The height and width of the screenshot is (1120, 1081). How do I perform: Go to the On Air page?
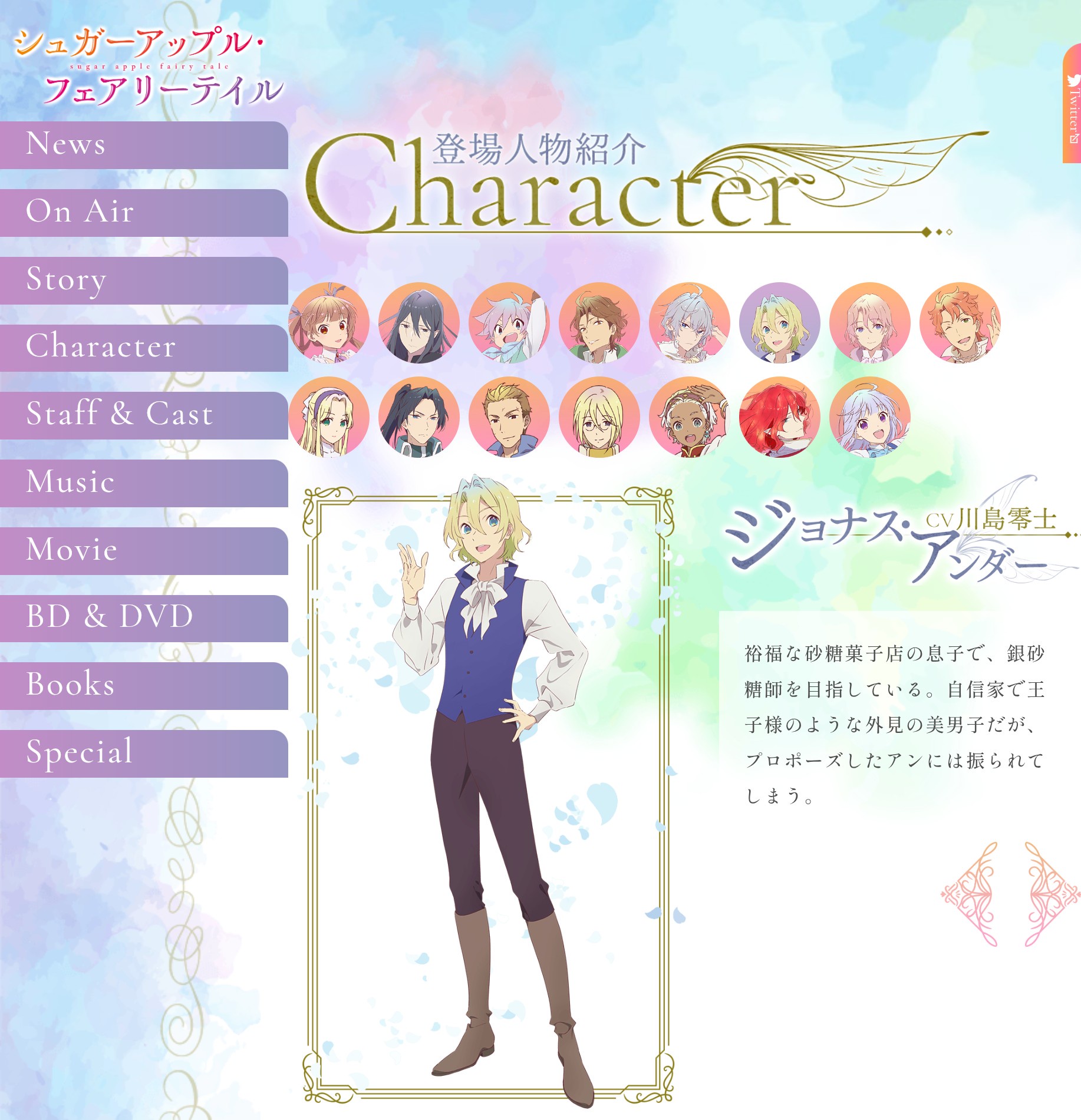click(144, 213)
